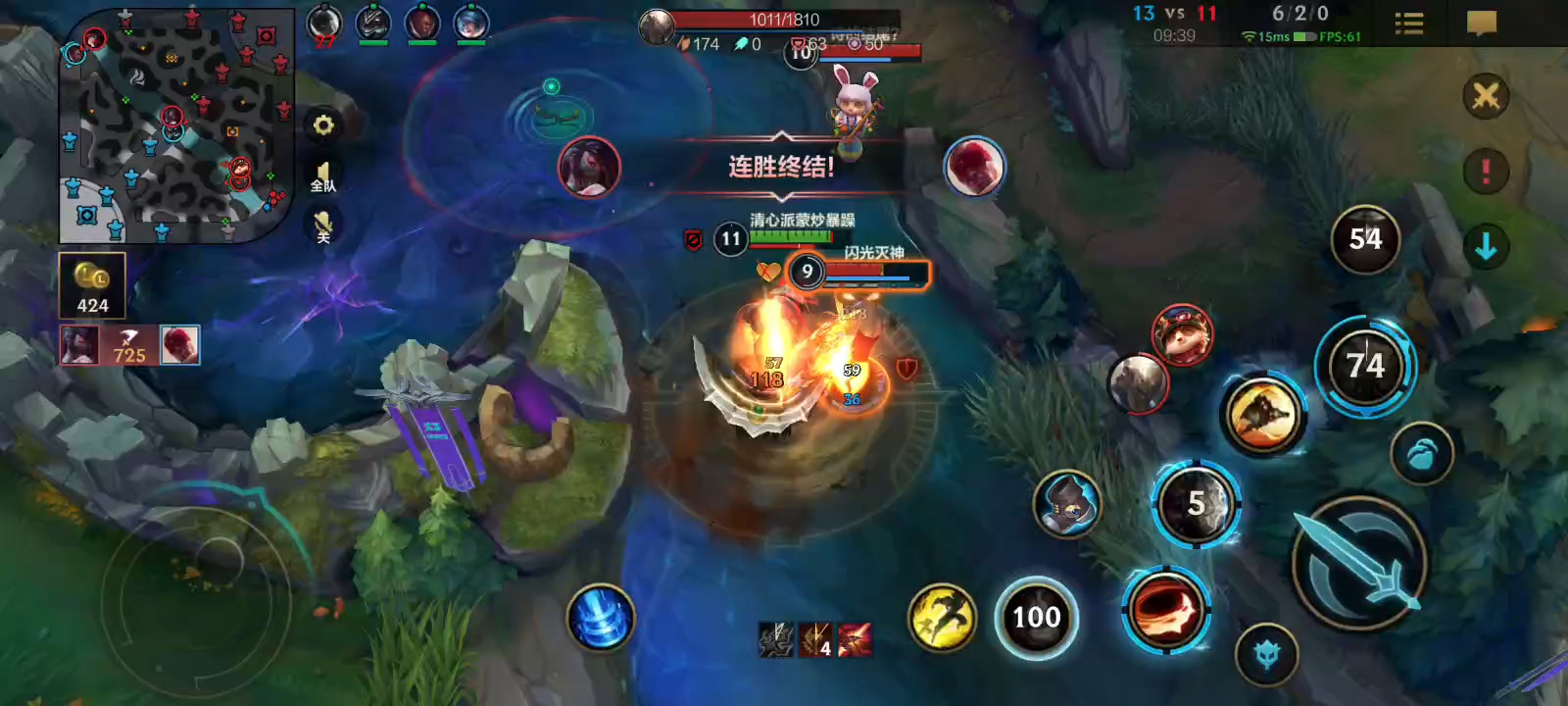Toggle the microphone button
The image size is (1568, 706).
(323, 227)
